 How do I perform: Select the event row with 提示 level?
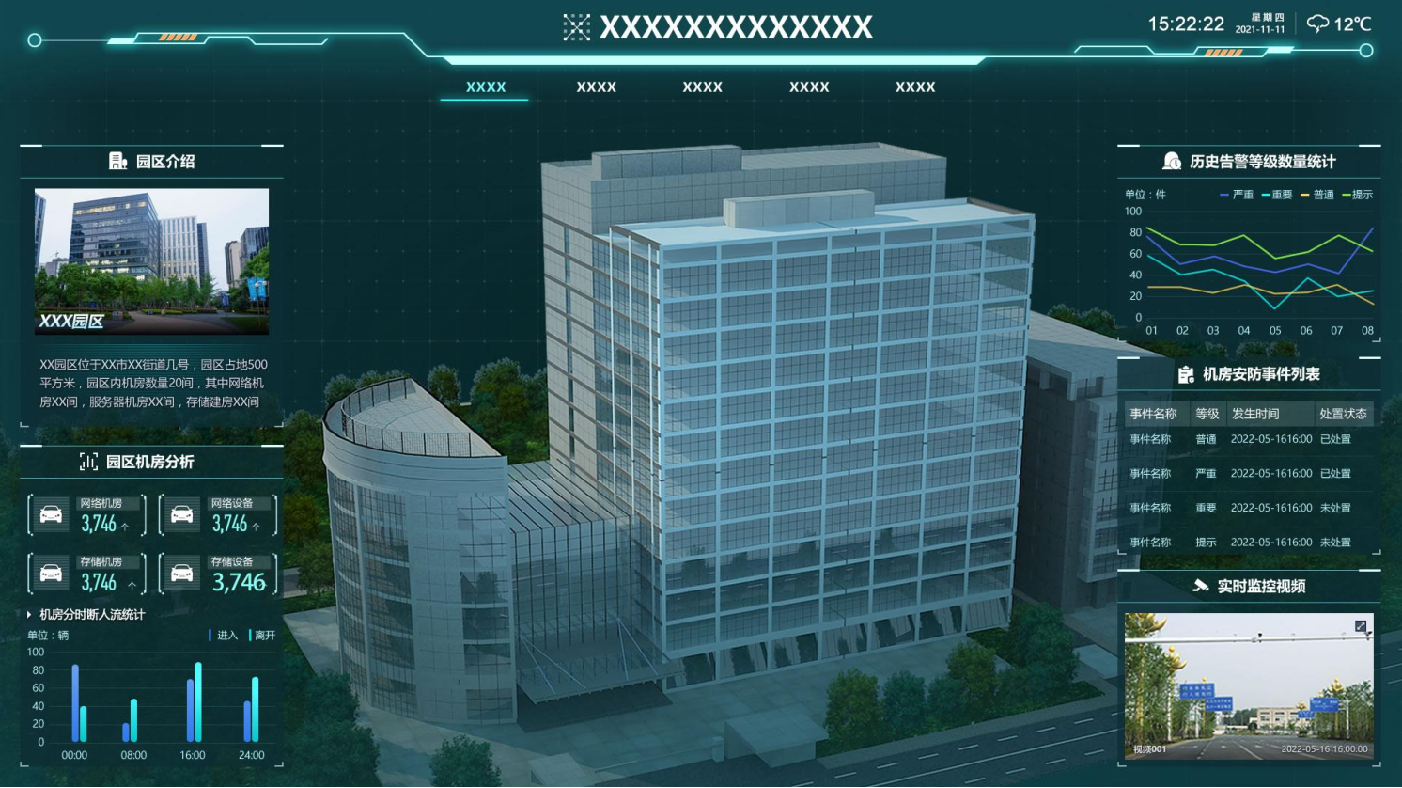coord(1248,542)
